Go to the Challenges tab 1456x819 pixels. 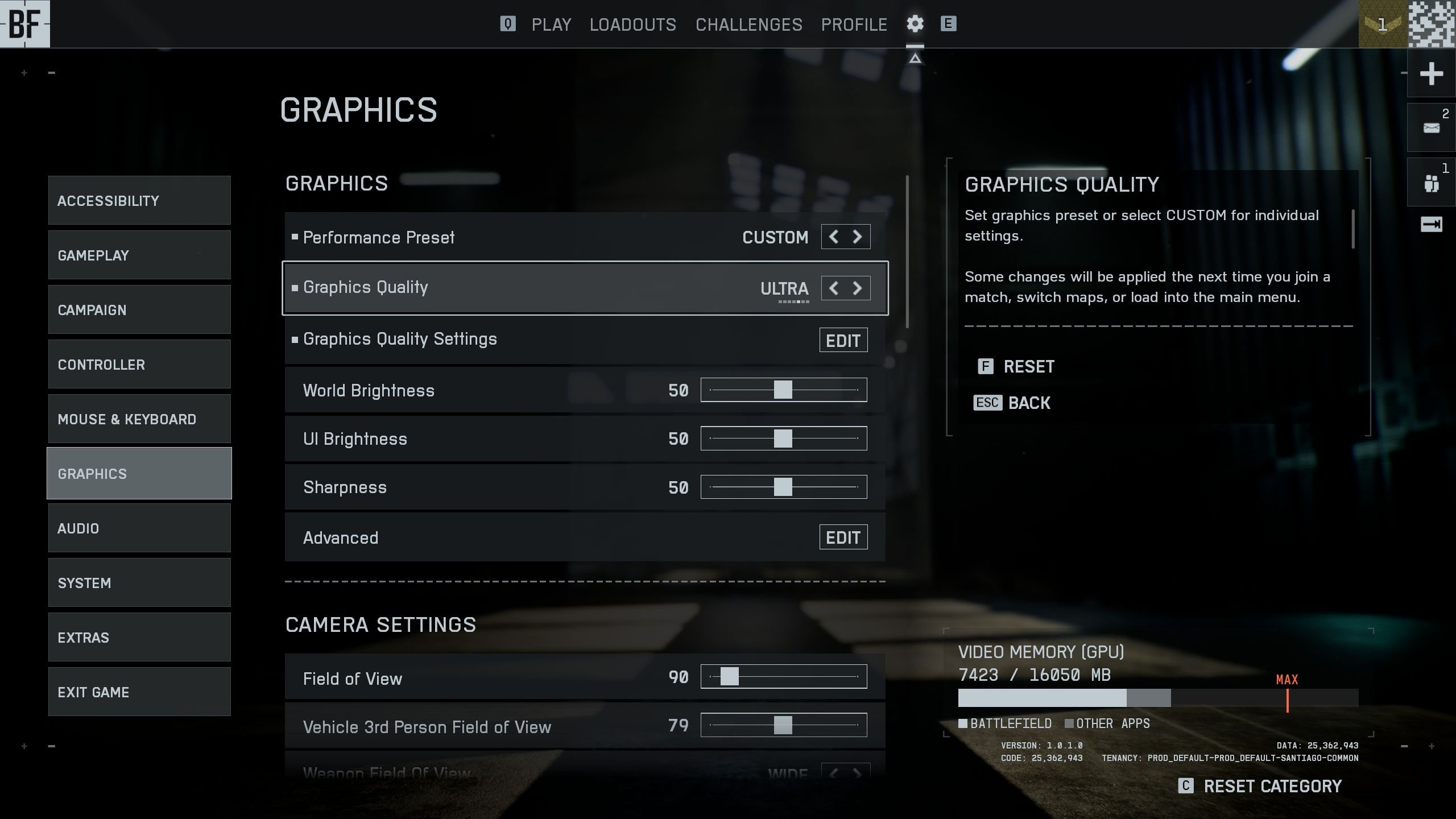coord(748,24)
